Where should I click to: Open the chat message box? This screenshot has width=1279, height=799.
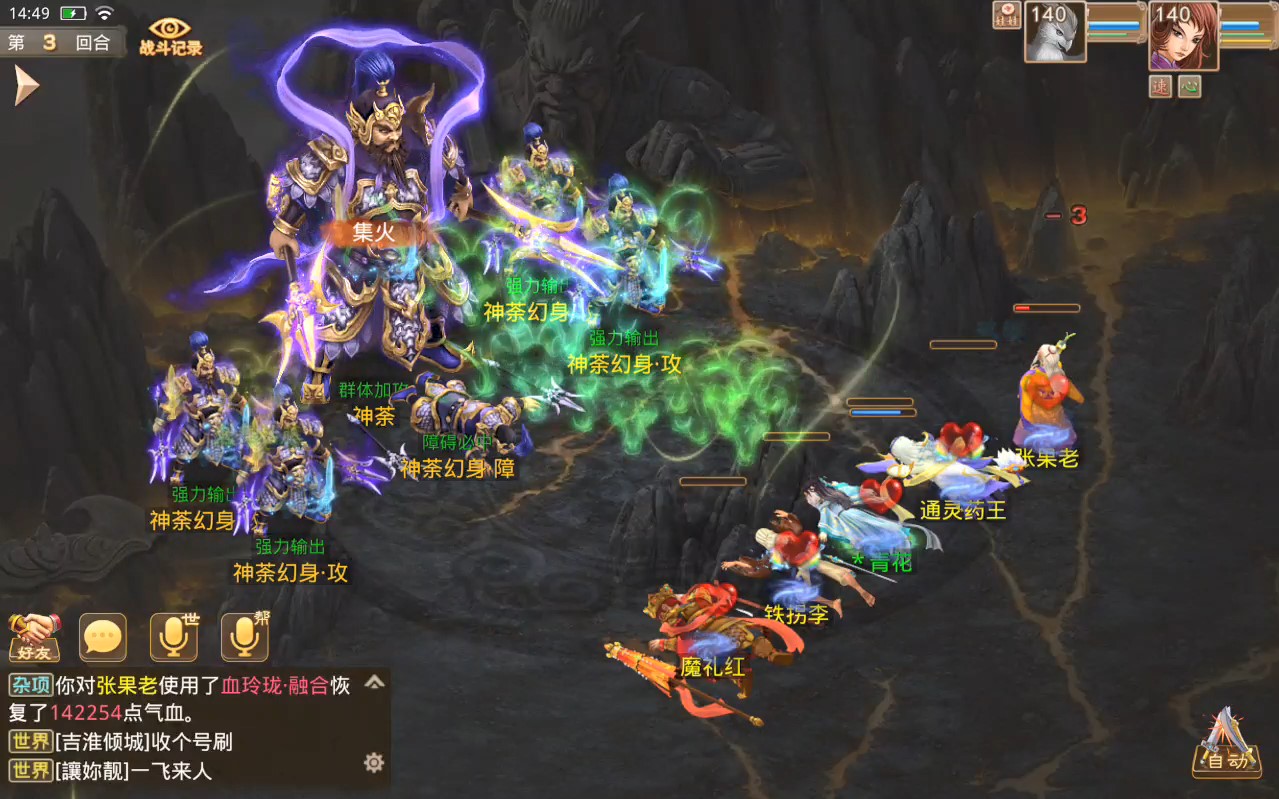point(190,728)
